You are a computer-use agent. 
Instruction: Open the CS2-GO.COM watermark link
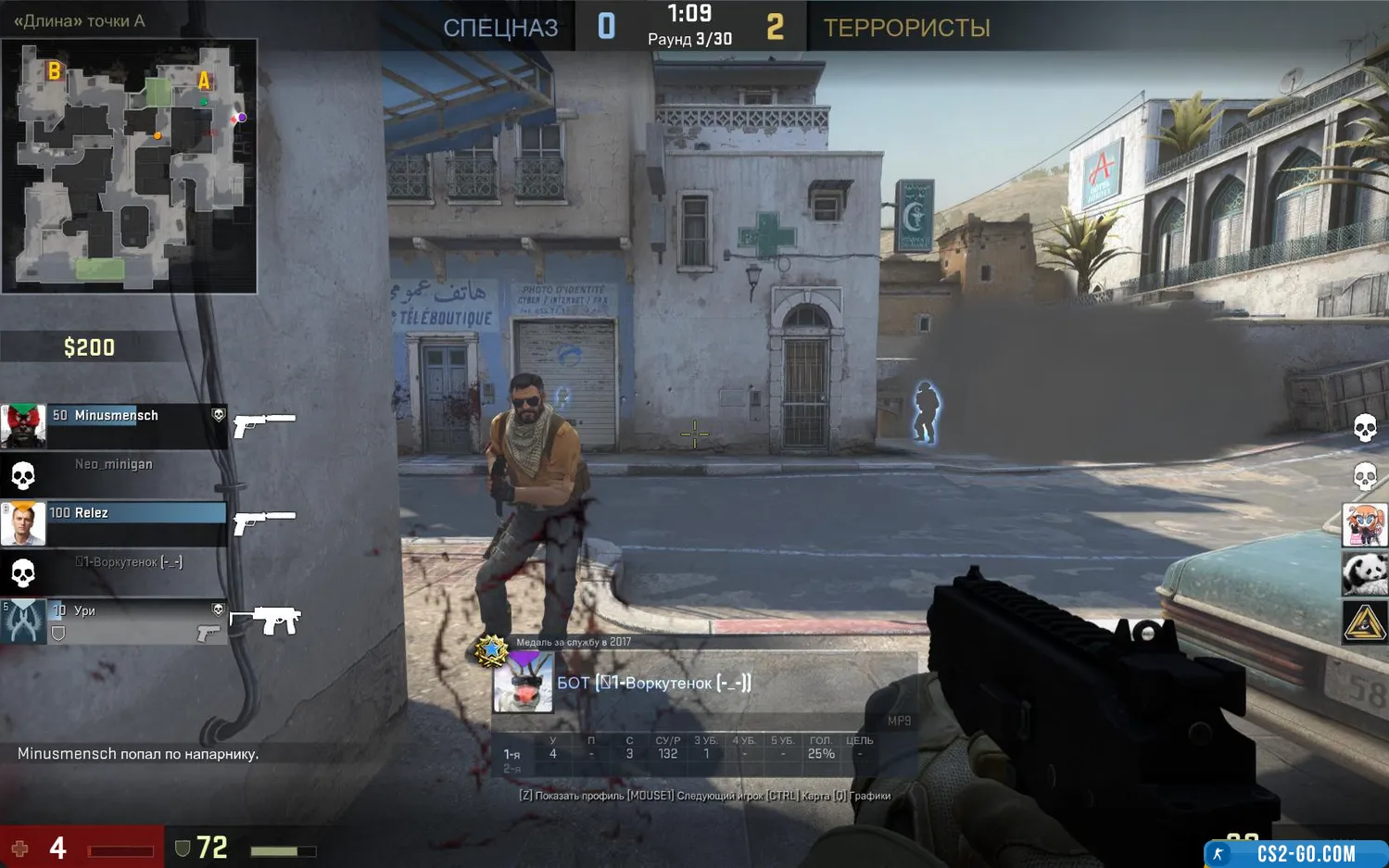[1295, 853]
